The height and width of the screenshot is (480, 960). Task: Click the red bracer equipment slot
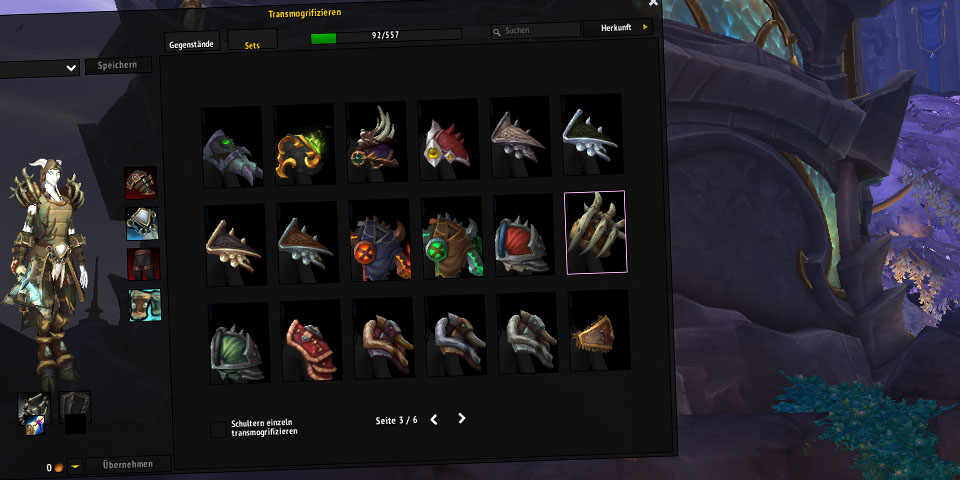coord(140,183)
